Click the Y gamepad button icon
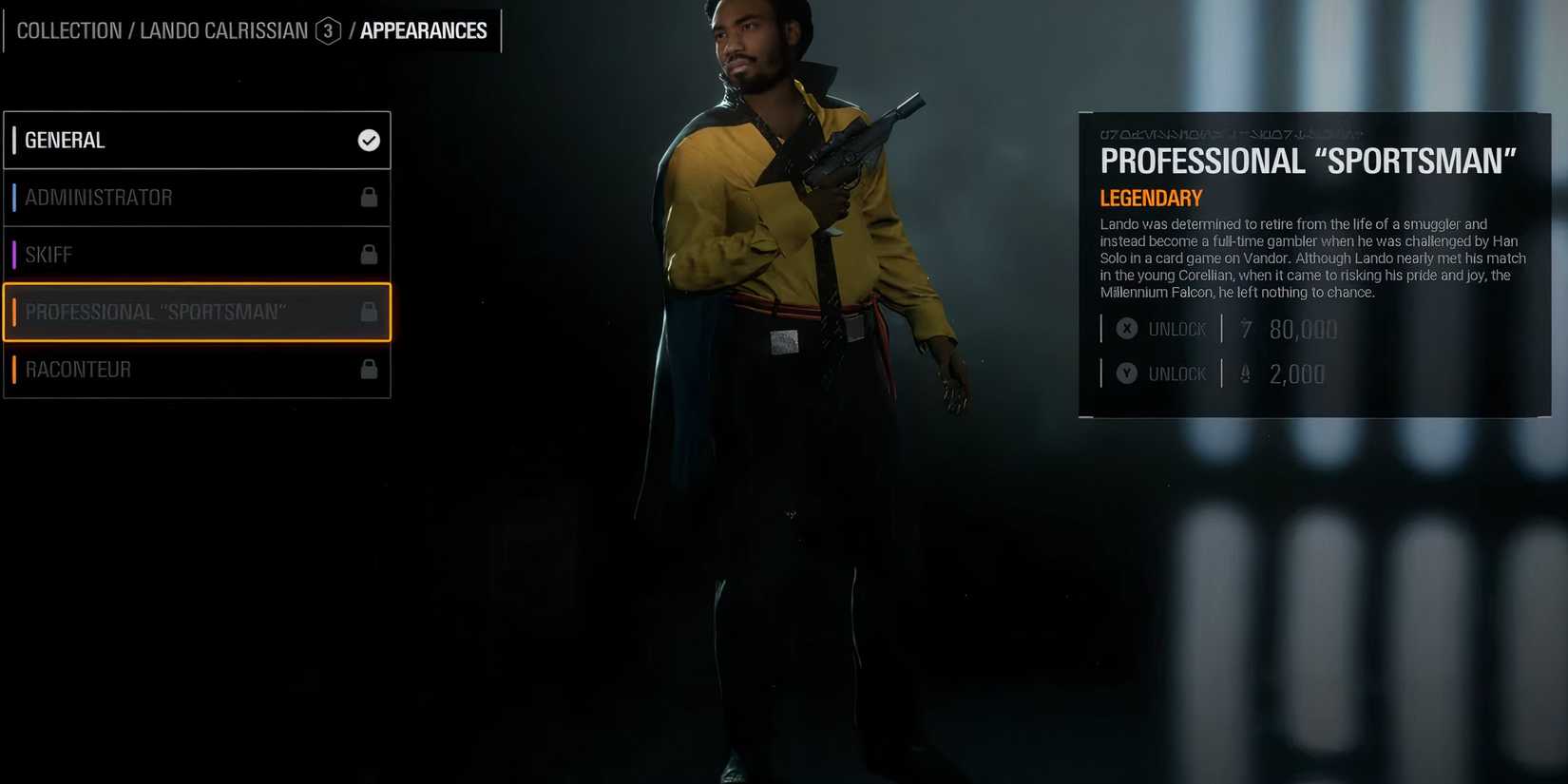This screenshot has width=1568, height=784. pyautogui.click(x=1126, y=373)
